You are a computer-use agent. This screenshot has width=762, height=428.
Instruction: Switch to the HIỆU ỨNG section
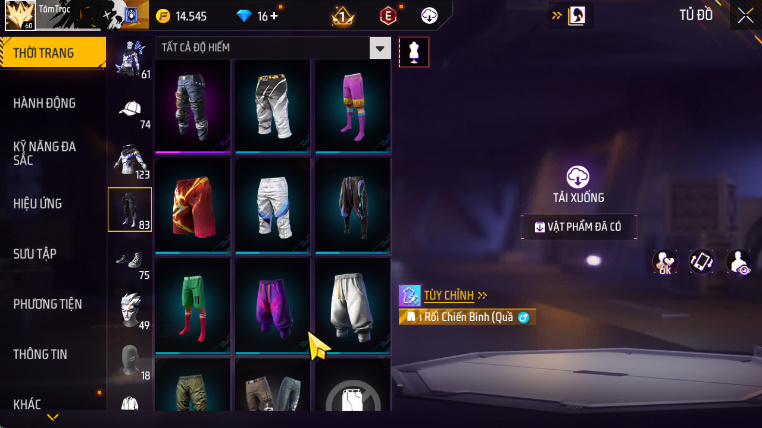[38, 203]
